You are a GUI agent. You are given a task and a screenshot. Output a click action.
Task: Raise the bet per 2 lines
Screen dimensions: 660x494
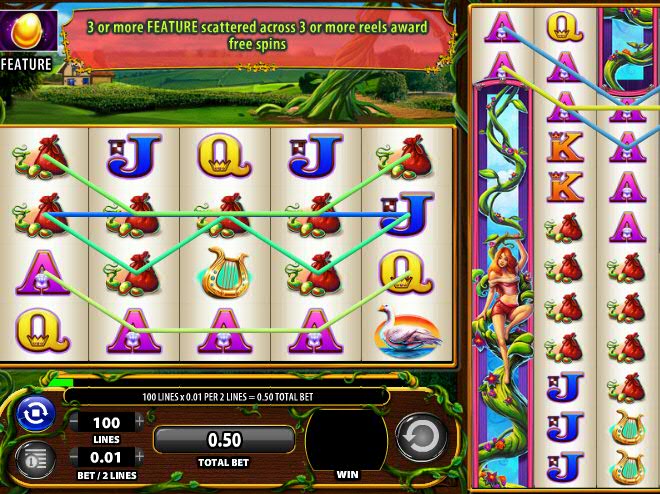(140, 457)
